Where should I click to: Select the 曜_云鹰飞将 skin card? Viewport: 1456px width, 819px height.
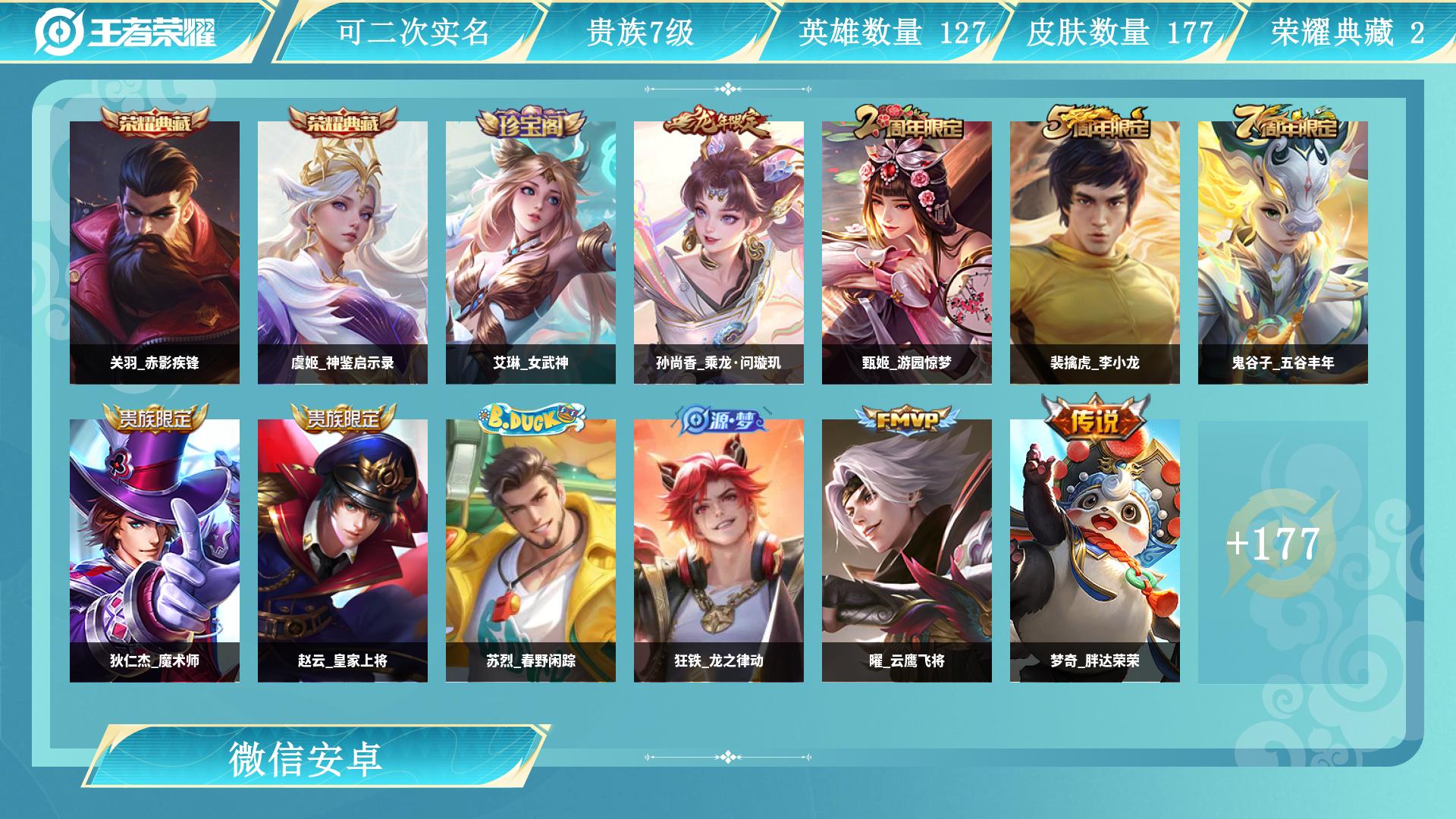[x=907, y=551]
